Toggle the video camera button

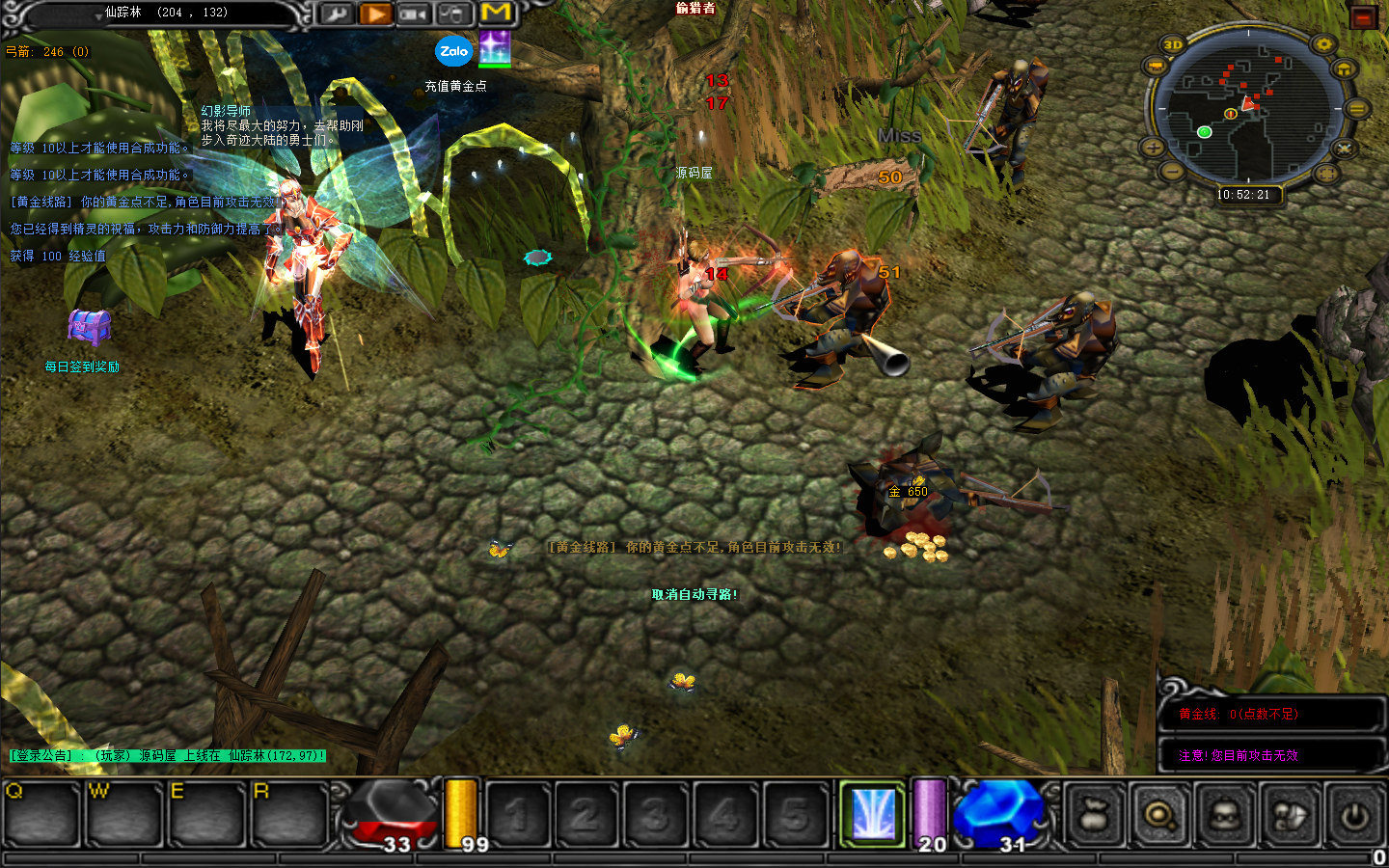point(414,14)
